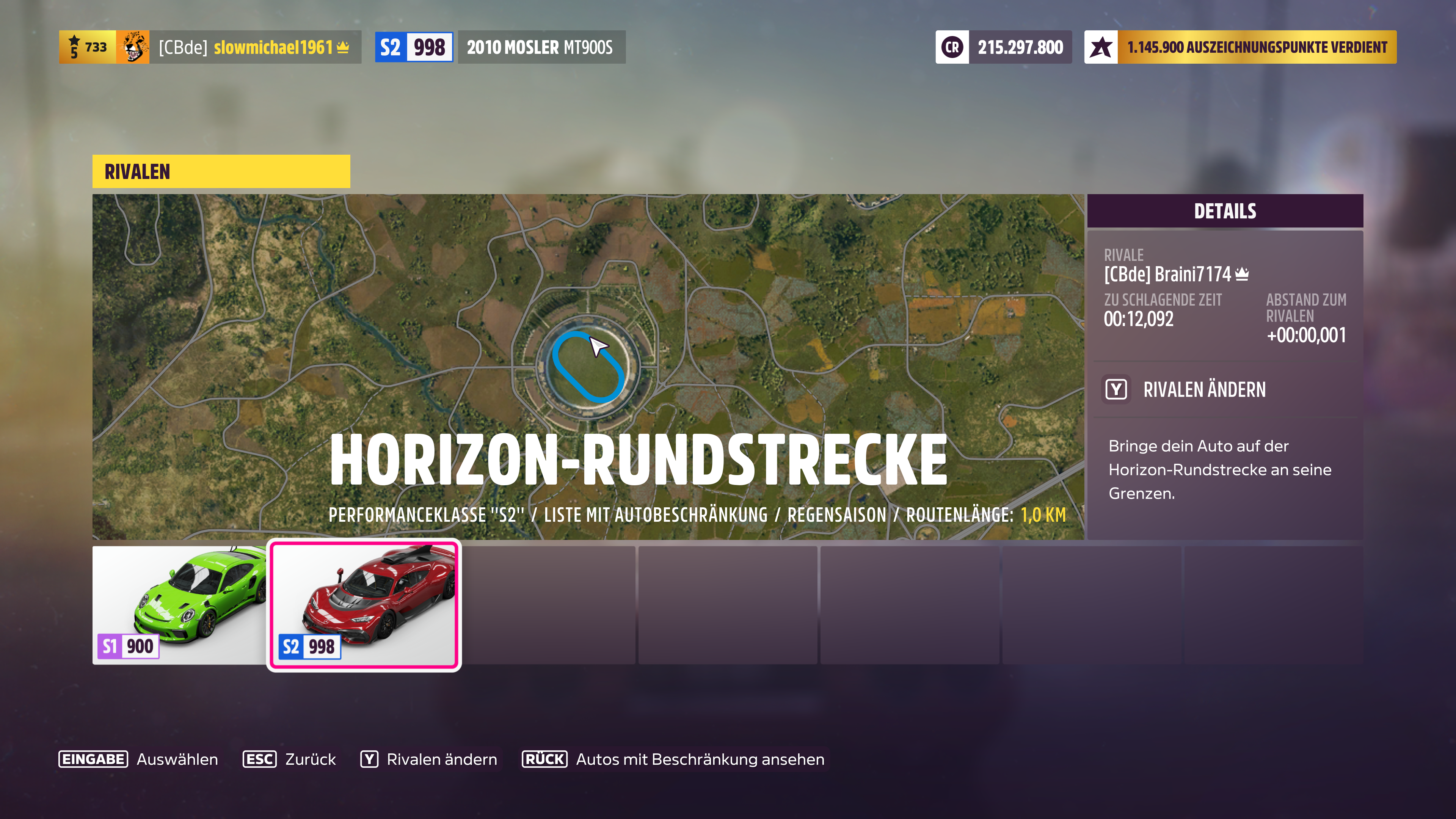The width and height of the screenshot is (1456, 819).
Task: Click the Y button prompt for Rivalen ändern
Action: click(1116, 390)
